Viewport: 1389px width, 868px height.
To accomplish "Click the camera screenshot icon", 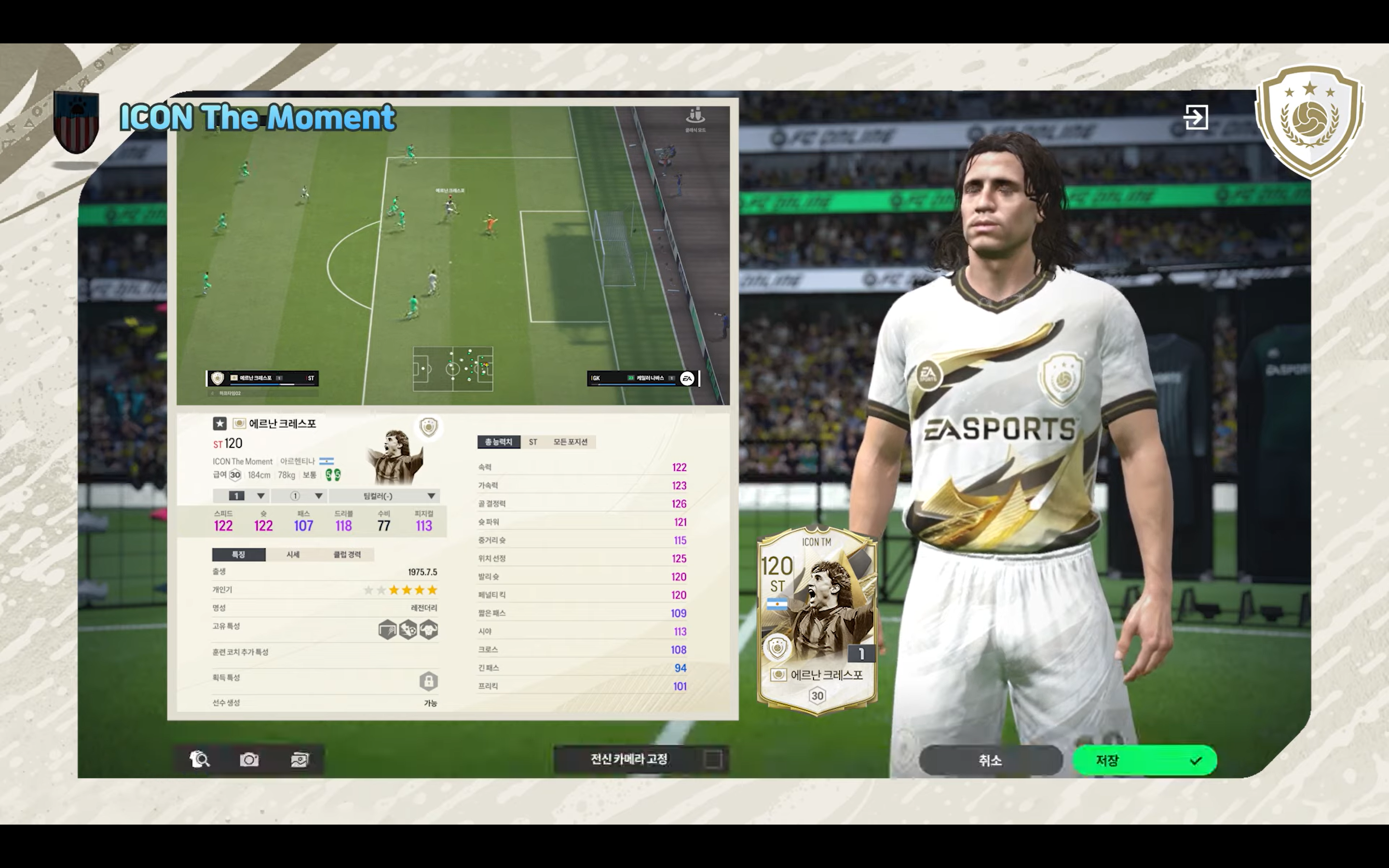I will [x=249, y=759].
